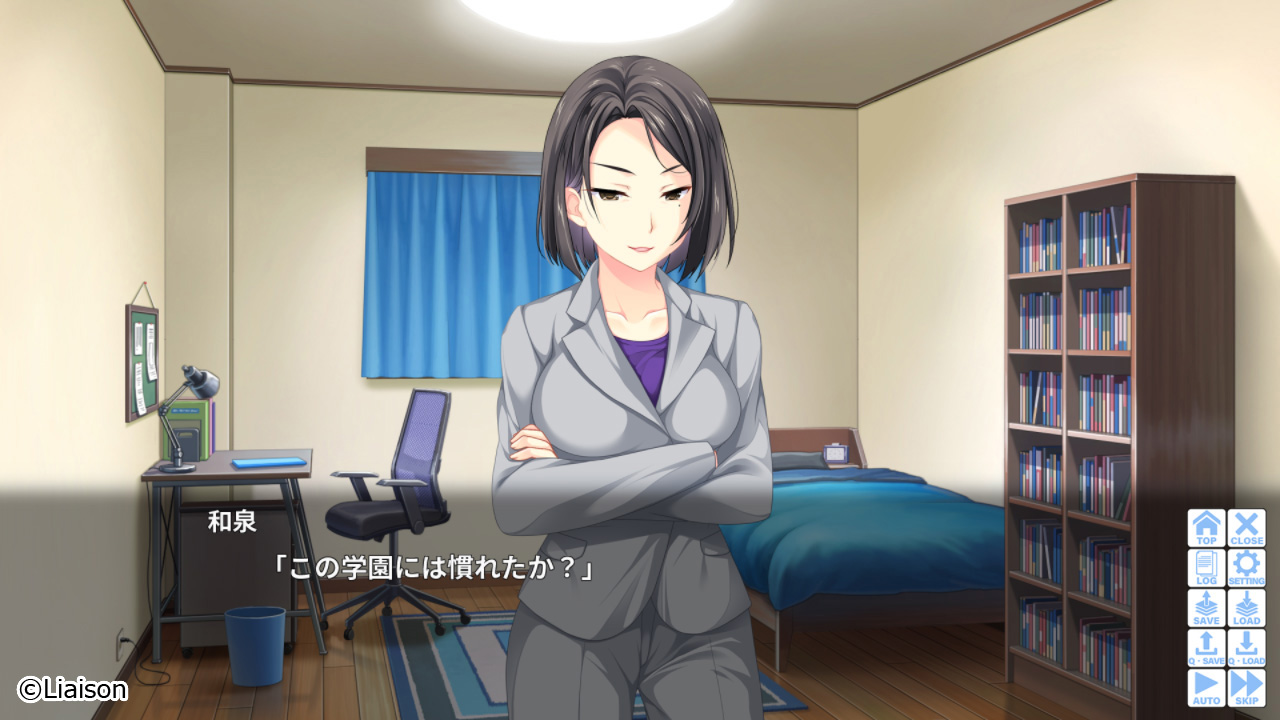This screenshot has height=720, width=1280.
Task: Open the SAVE screen
Action: pyautogui.click(x=1206, y=608)
